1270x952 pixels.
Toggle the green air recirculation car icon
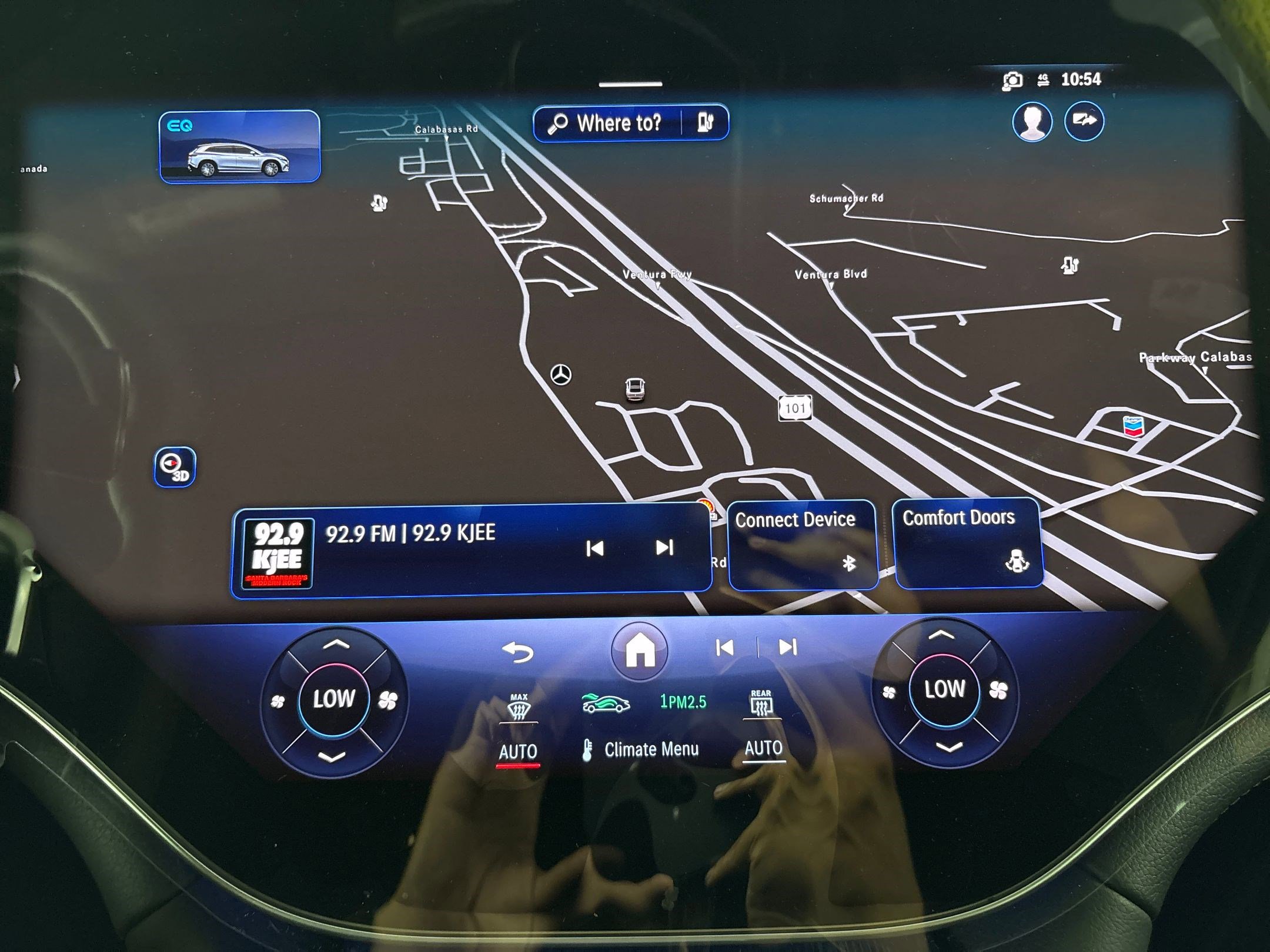tap(605, 703)
